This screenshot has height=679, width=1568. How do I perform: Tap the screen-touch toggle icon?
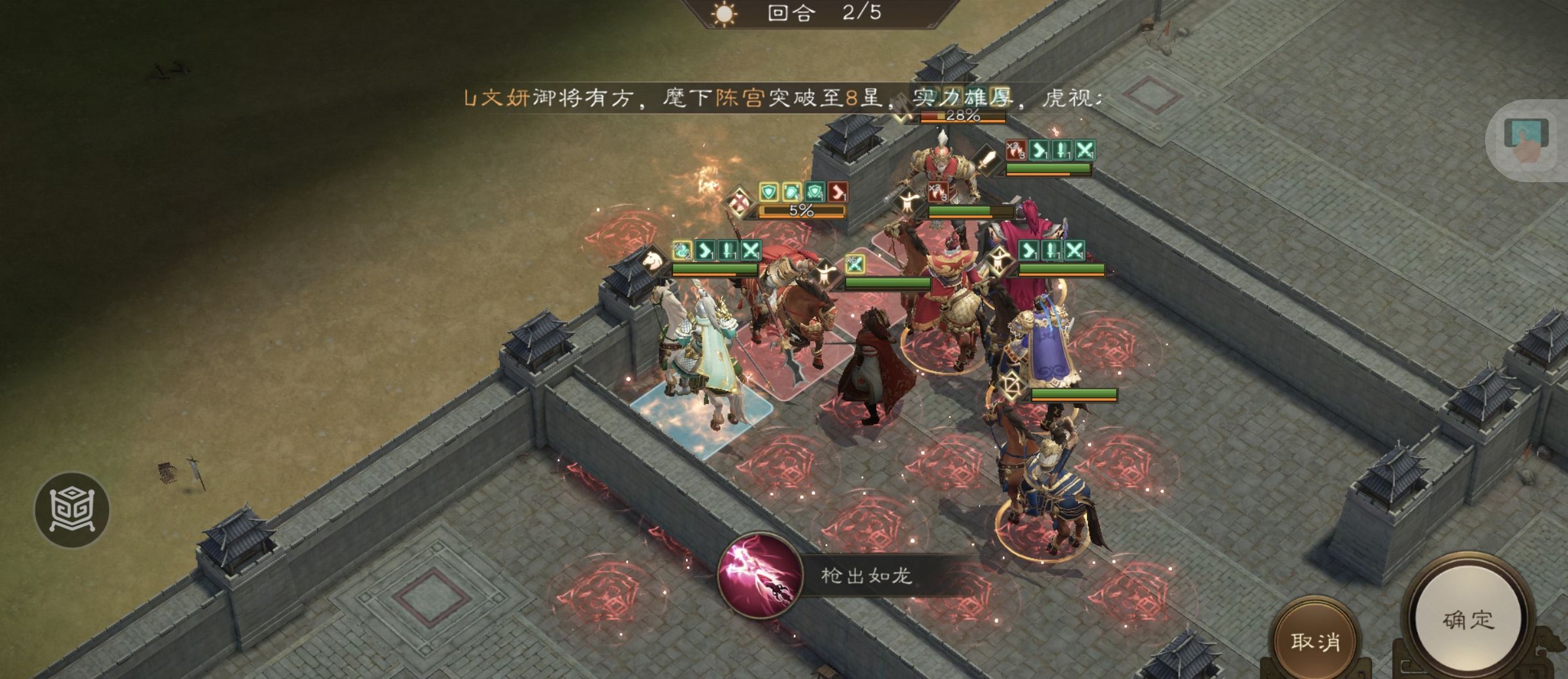pos(1527,140)
